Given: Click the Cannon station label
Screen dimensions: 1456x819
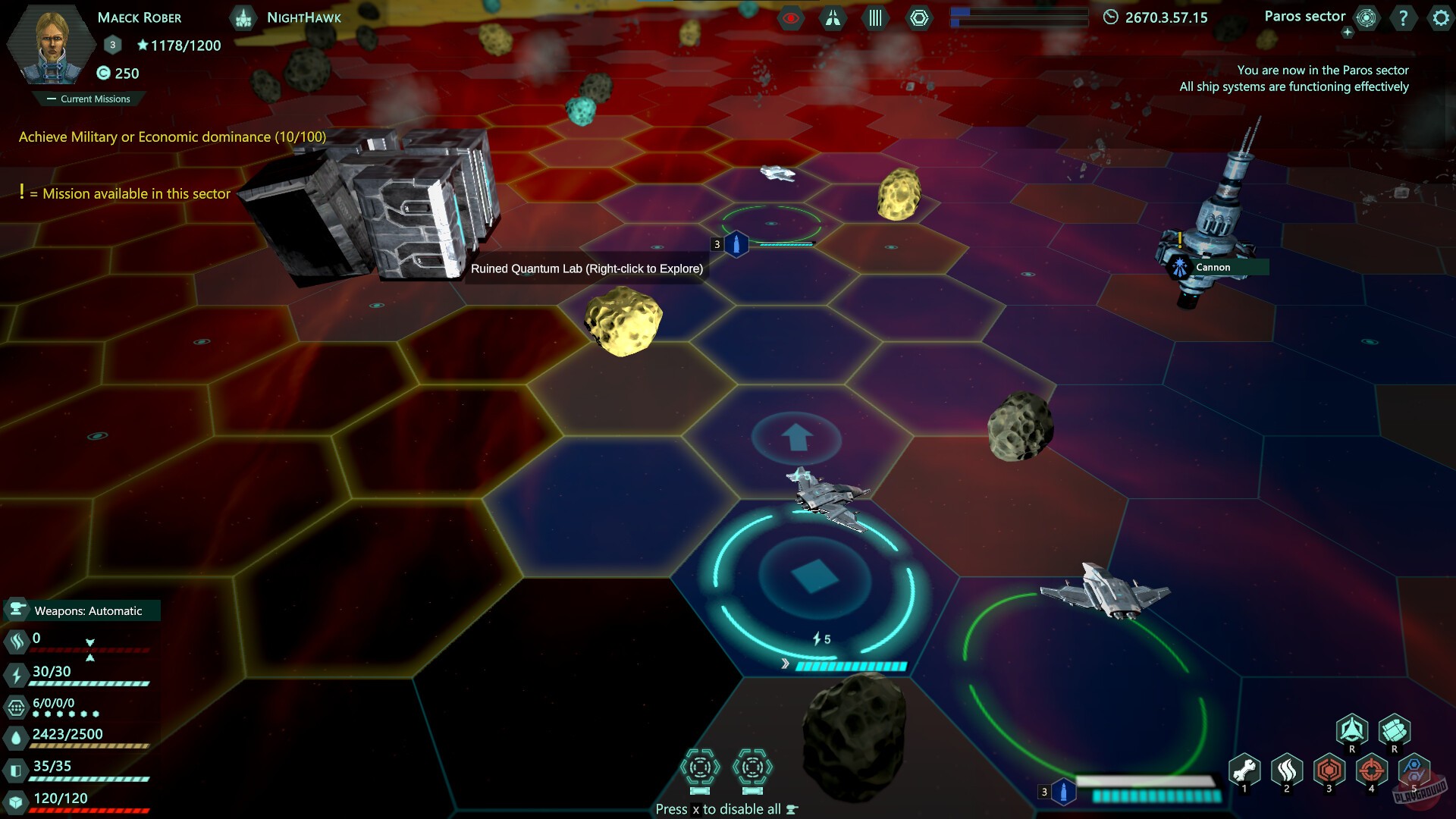Looking at the screenshot, I should pyautogui.click(x=1212, y=267).
